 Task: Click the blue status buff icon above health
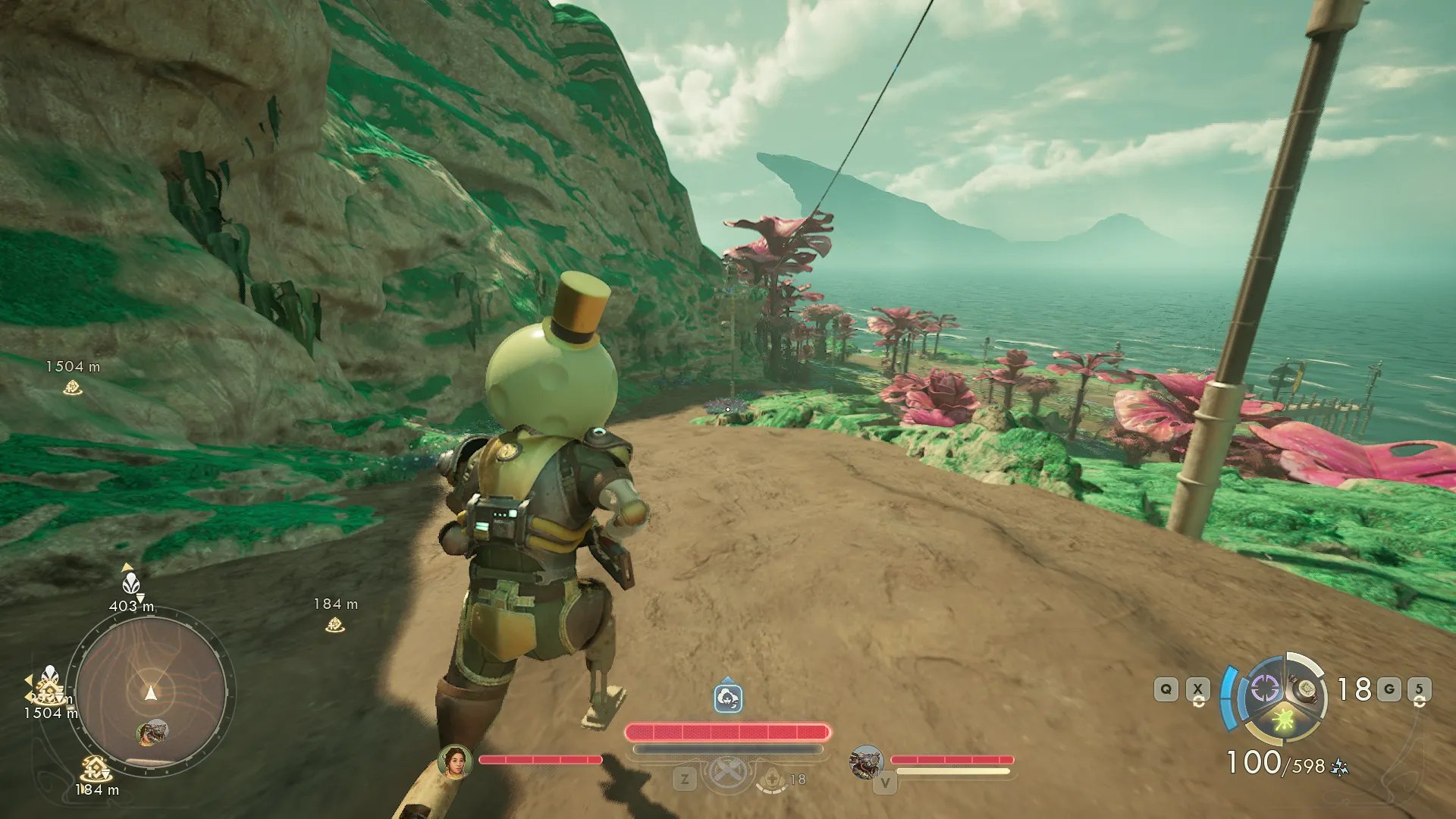[x=728, y=698]
